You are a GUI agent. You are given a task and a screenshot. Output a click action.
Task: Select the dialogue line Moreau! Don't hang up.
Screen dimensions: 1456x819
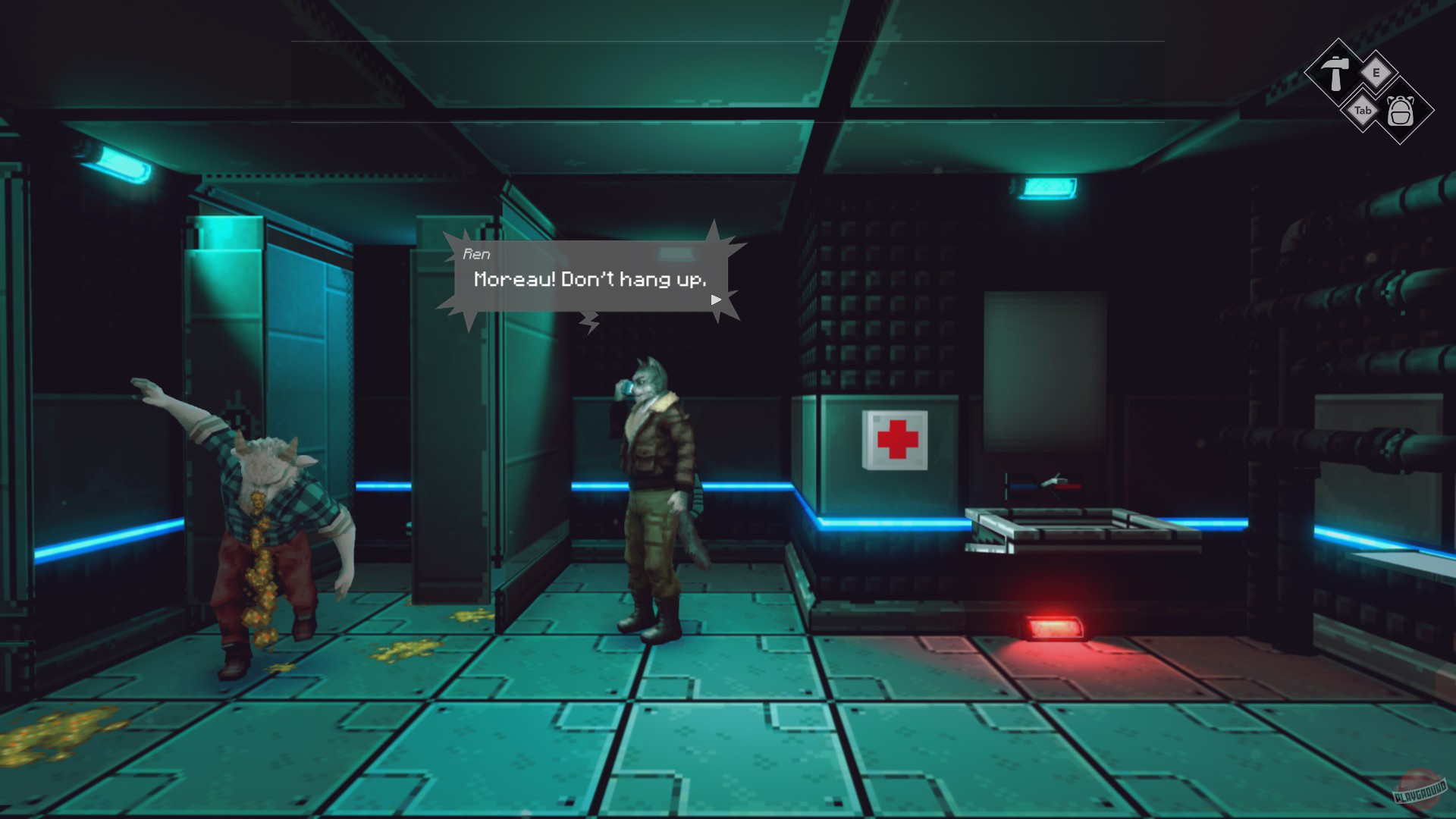(x=589, y=280)
